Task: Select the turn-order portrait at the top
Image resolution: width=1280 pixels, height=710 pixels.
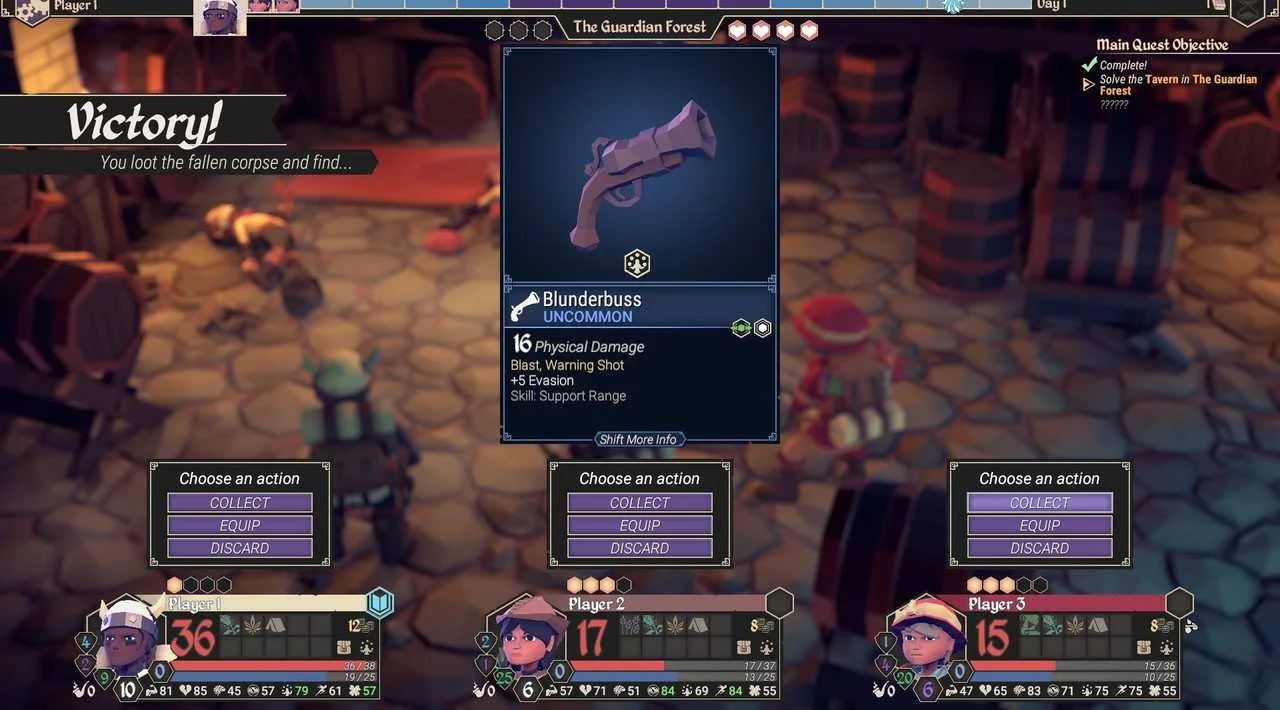Action: click(x=220, y=17)
